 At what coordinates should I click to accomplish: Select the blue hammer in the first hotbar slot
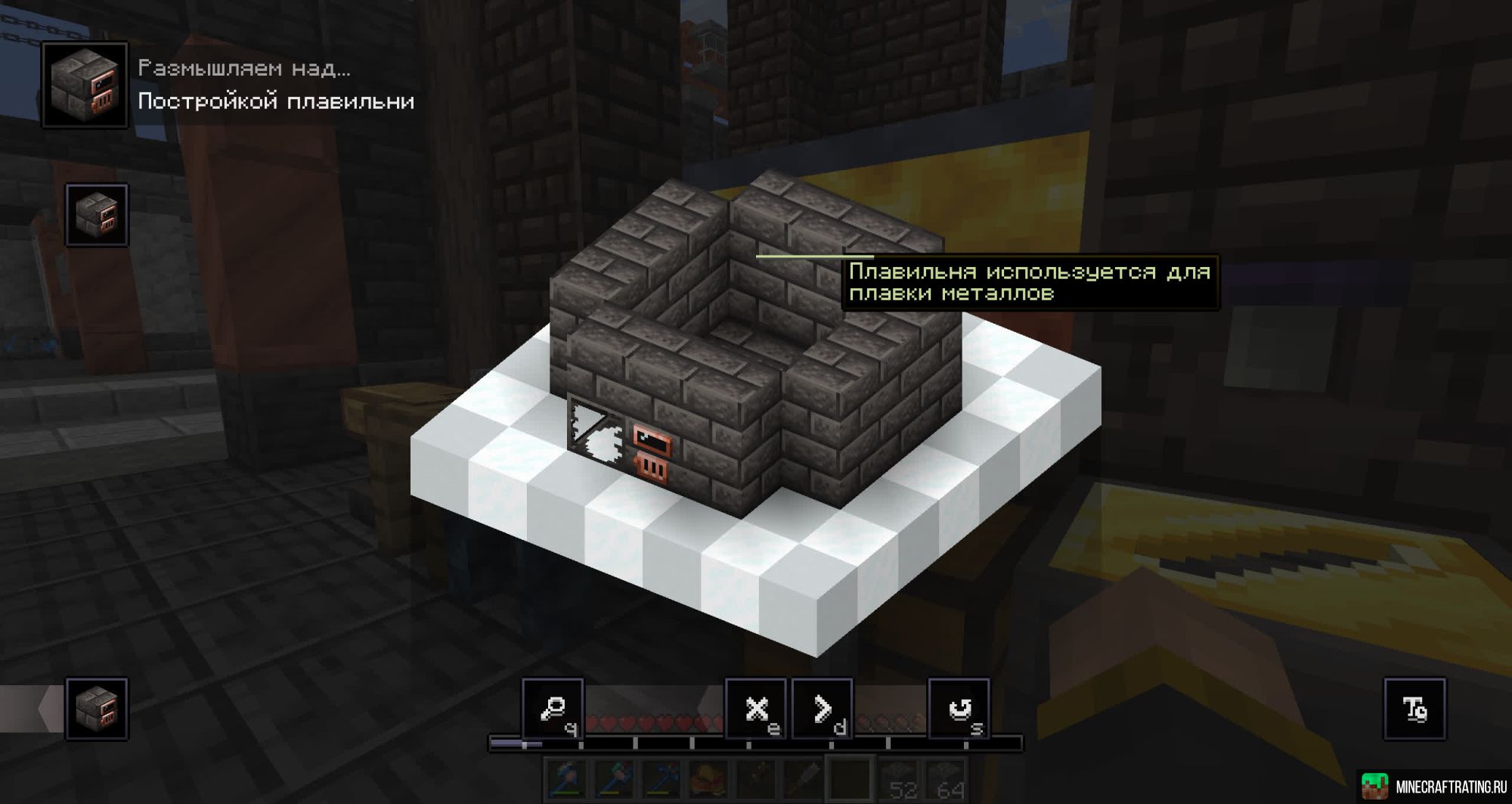[x=564, y=778]
